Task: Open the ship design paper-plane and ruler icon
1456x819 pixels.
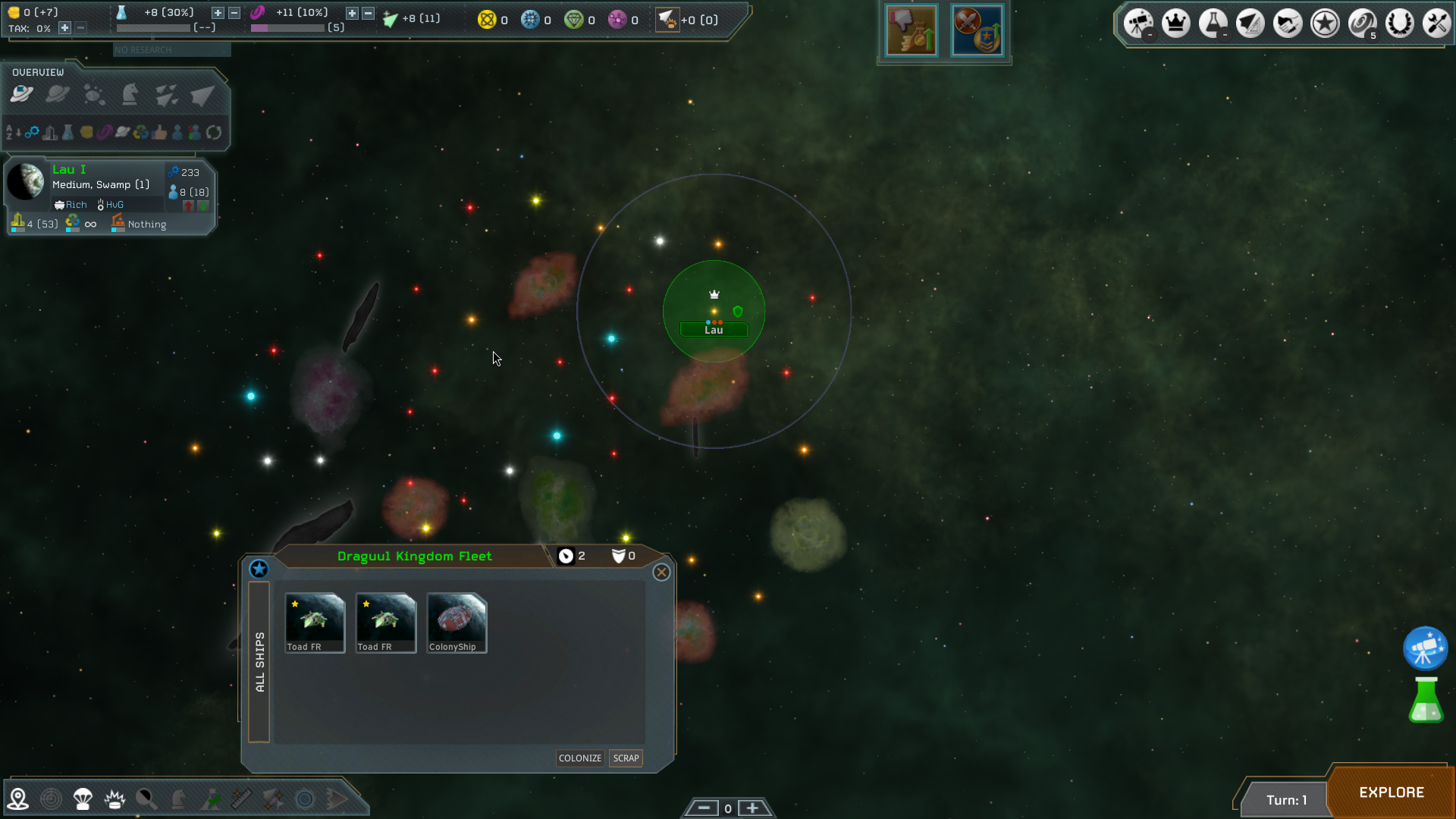Action: [1250, 24]
